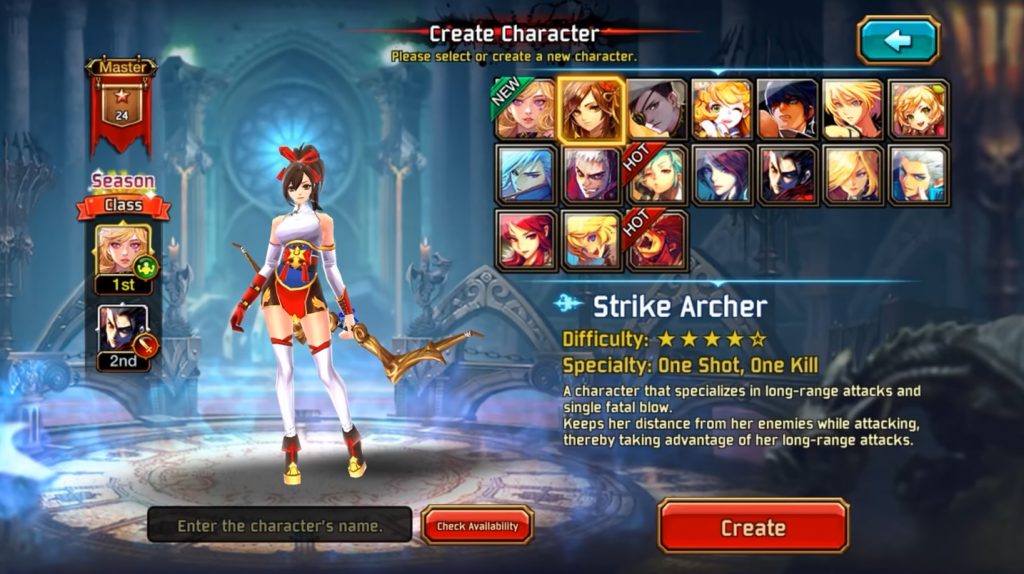Select the winking blonde girl portrait

pyautogui.click(x=722, y=109)
